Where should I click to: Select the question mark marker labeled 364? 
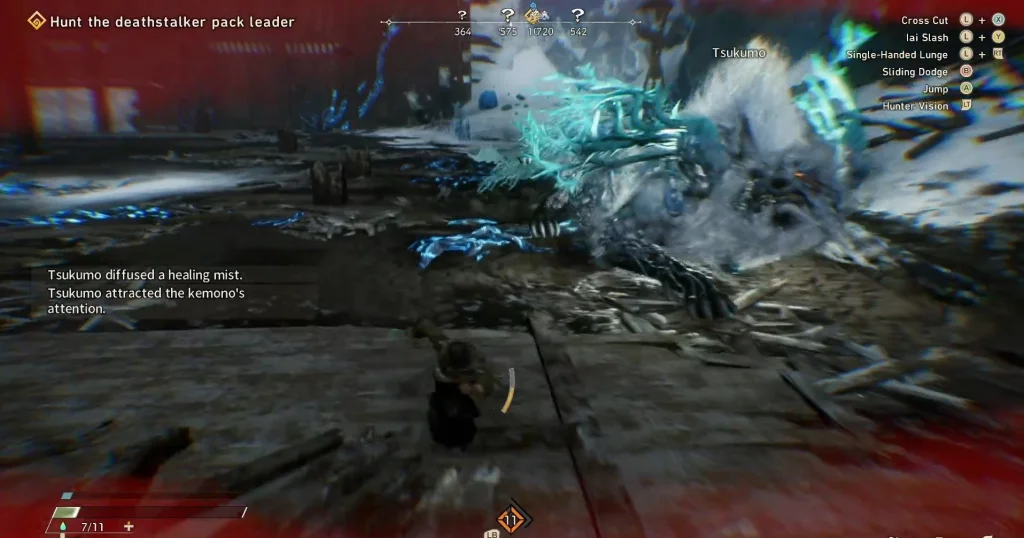coord(462,15)
